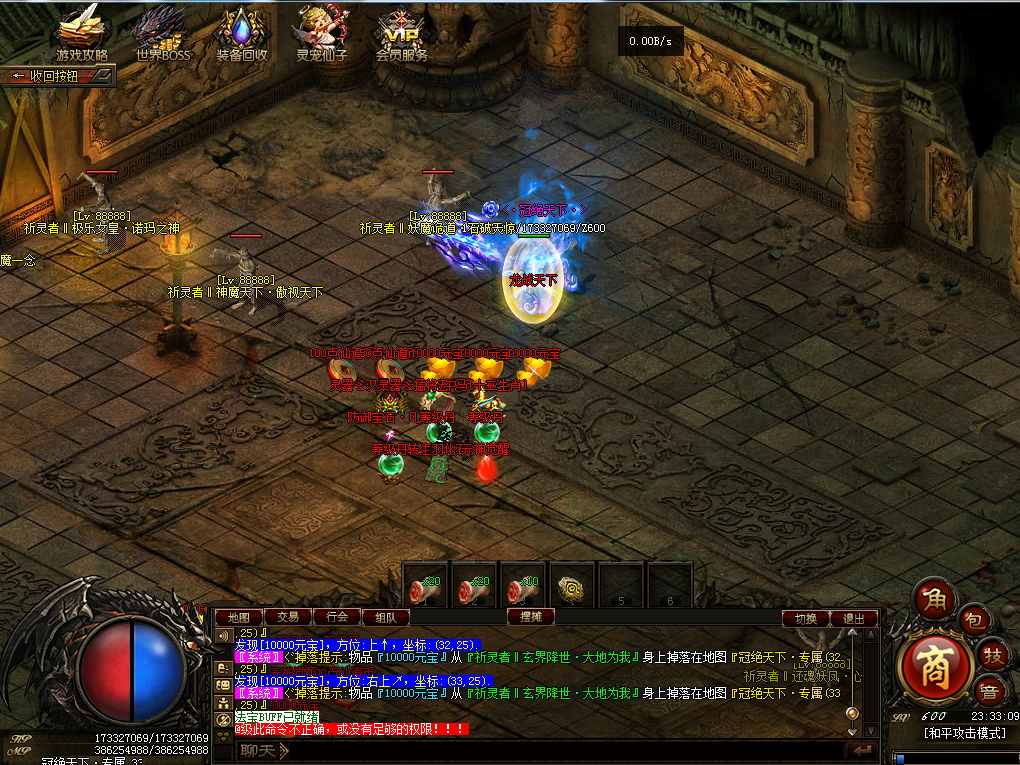This screenshot has height=765, width=1020.
Task: Open the 地图 map tab
Action: (x=239, y=618)
